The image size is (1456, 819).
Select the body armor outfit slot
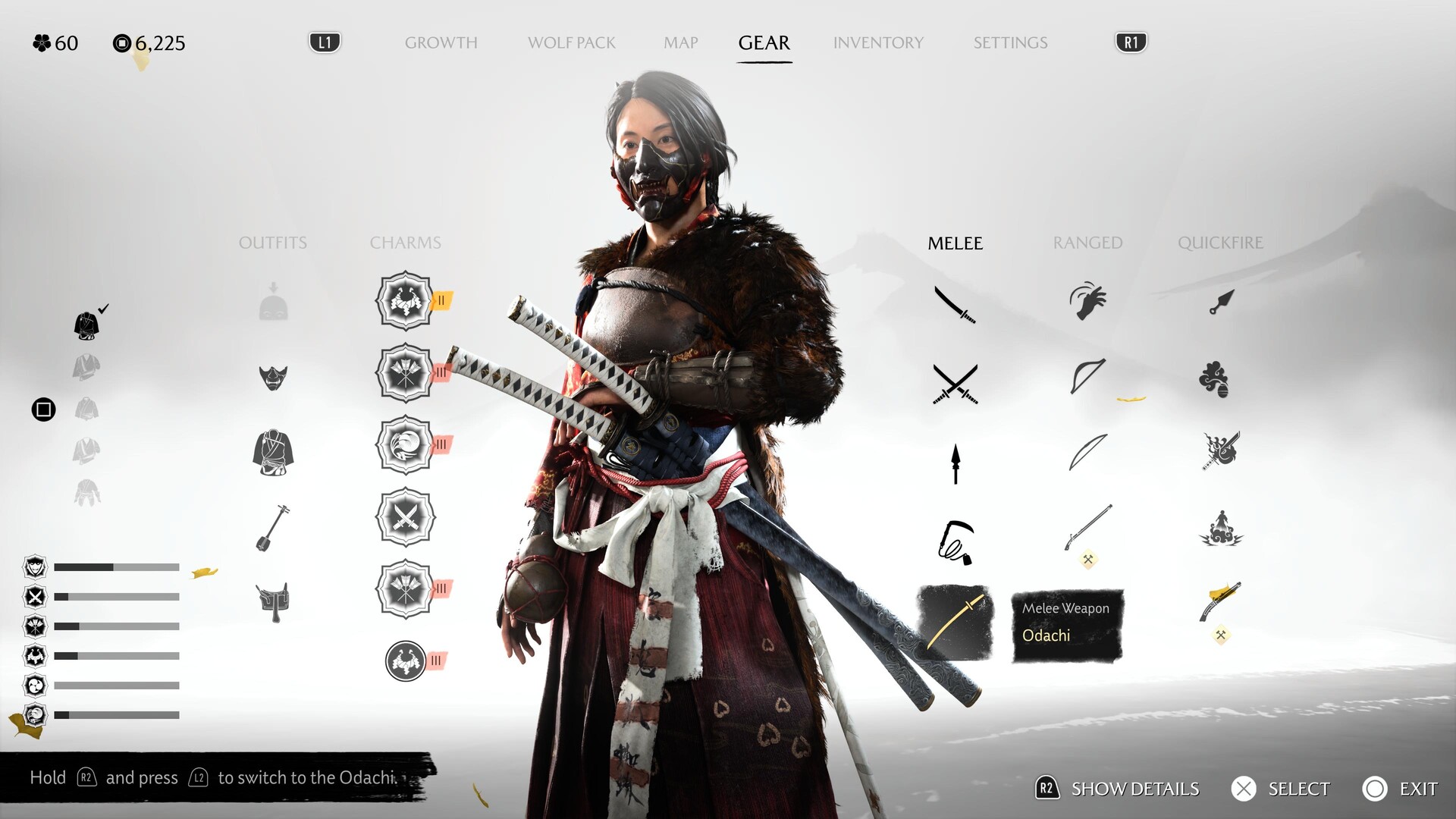click(273, 453)
